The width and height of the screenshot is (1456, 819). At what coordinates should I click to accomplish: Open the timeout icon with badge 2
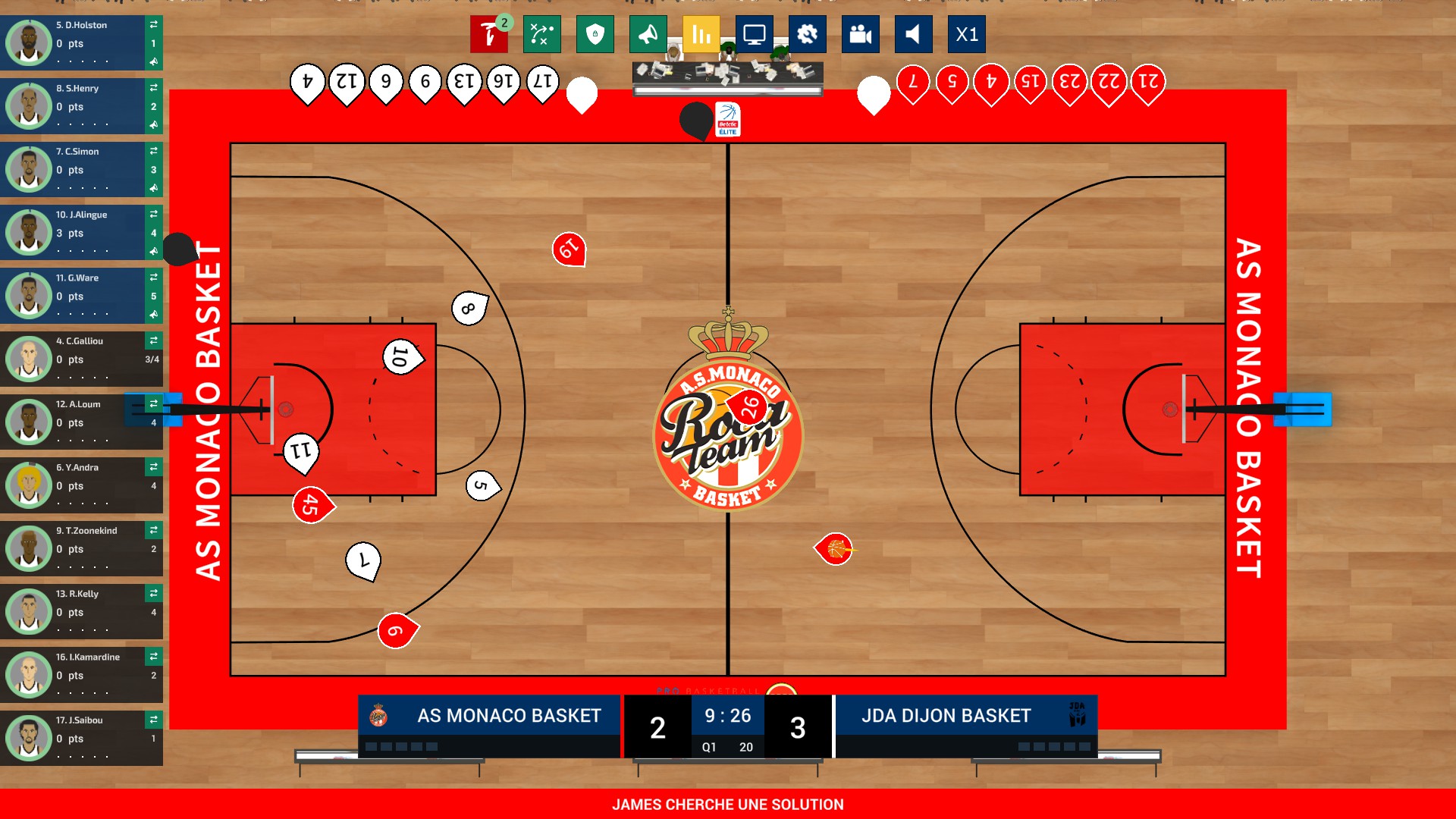pyautogui.click(x=489, y=34)
